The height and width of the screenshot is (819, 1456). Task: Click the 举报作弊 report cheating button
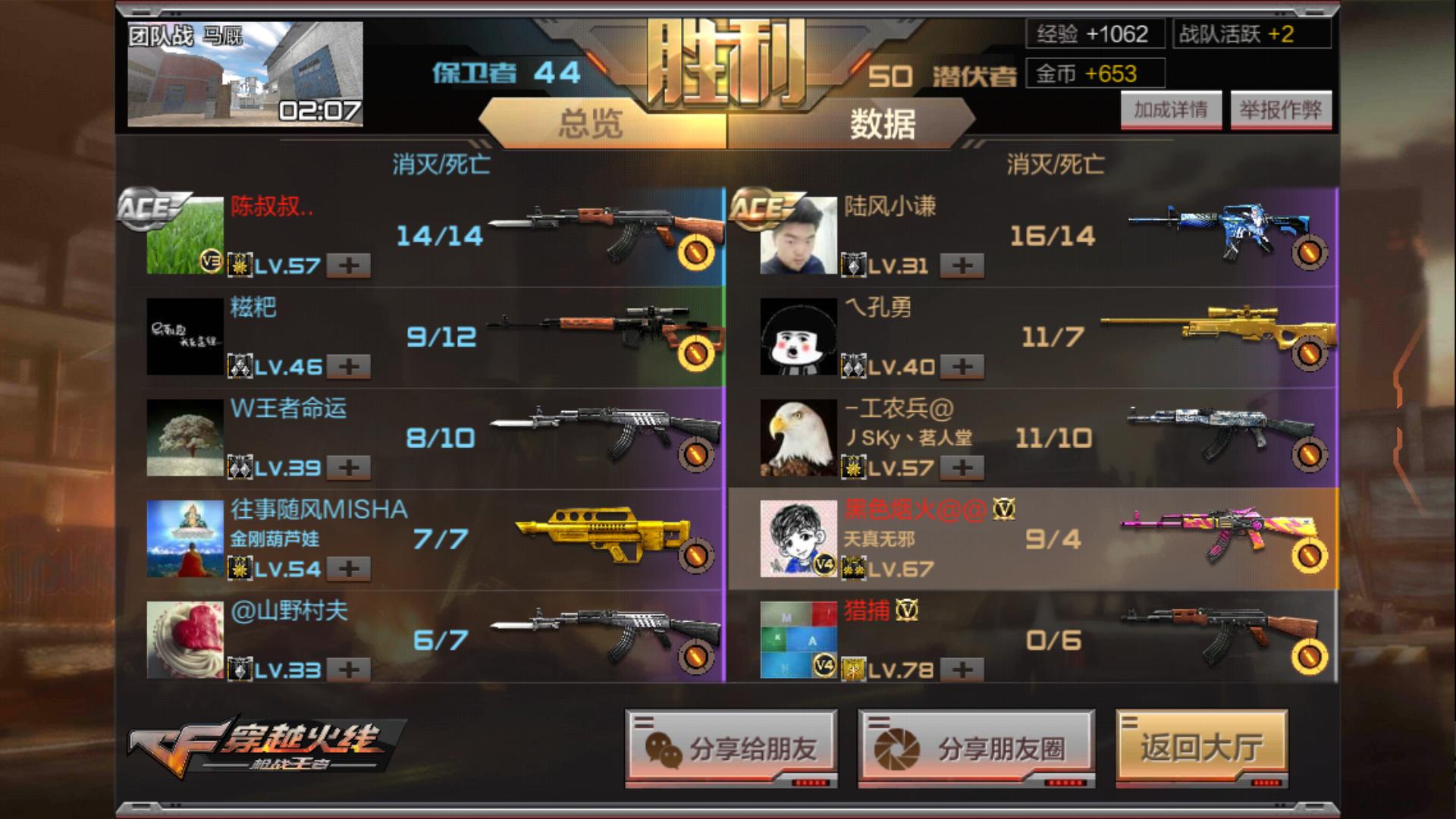point(1280,111)
